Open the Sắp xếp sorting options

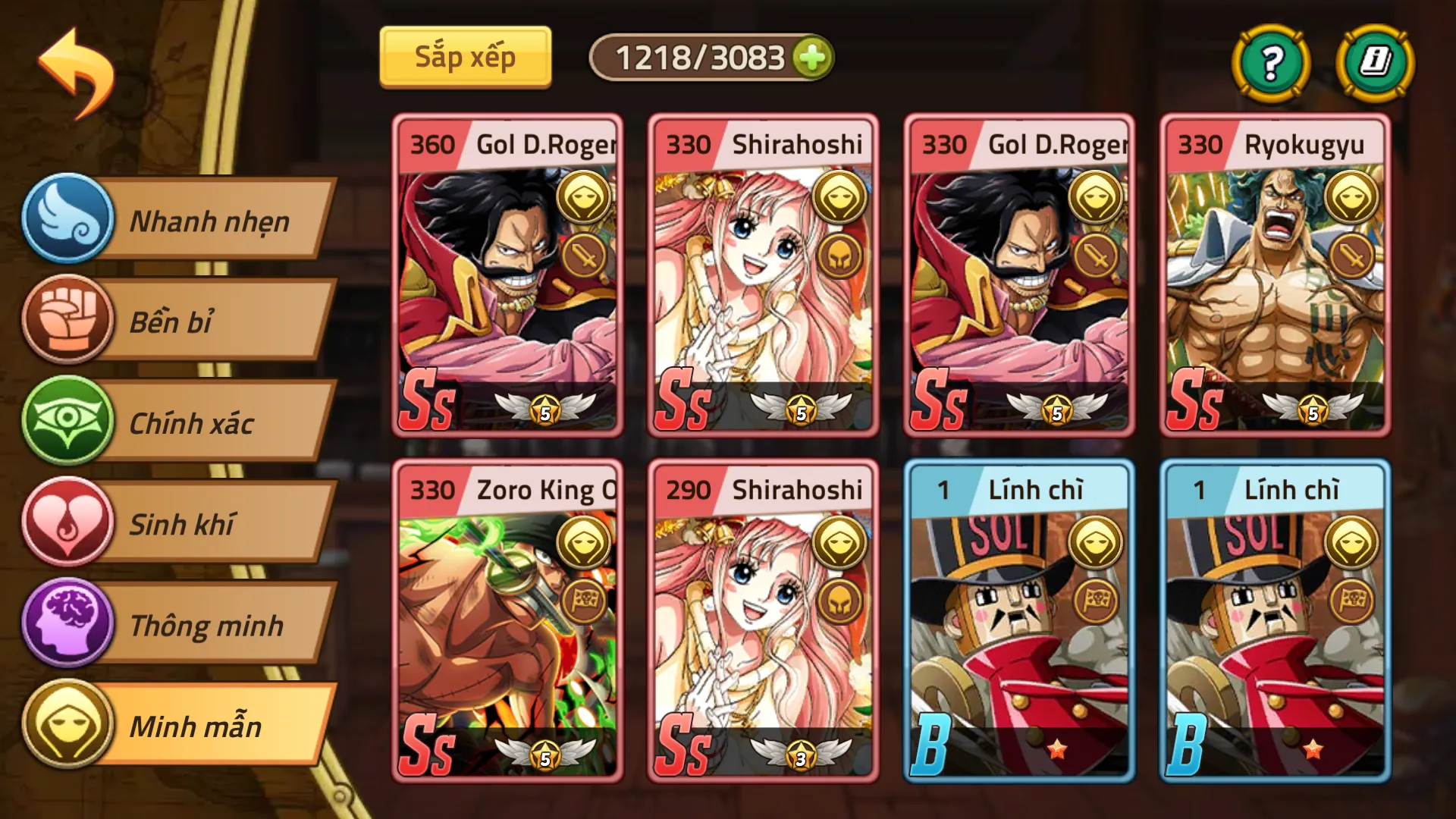tap(465, 56)
